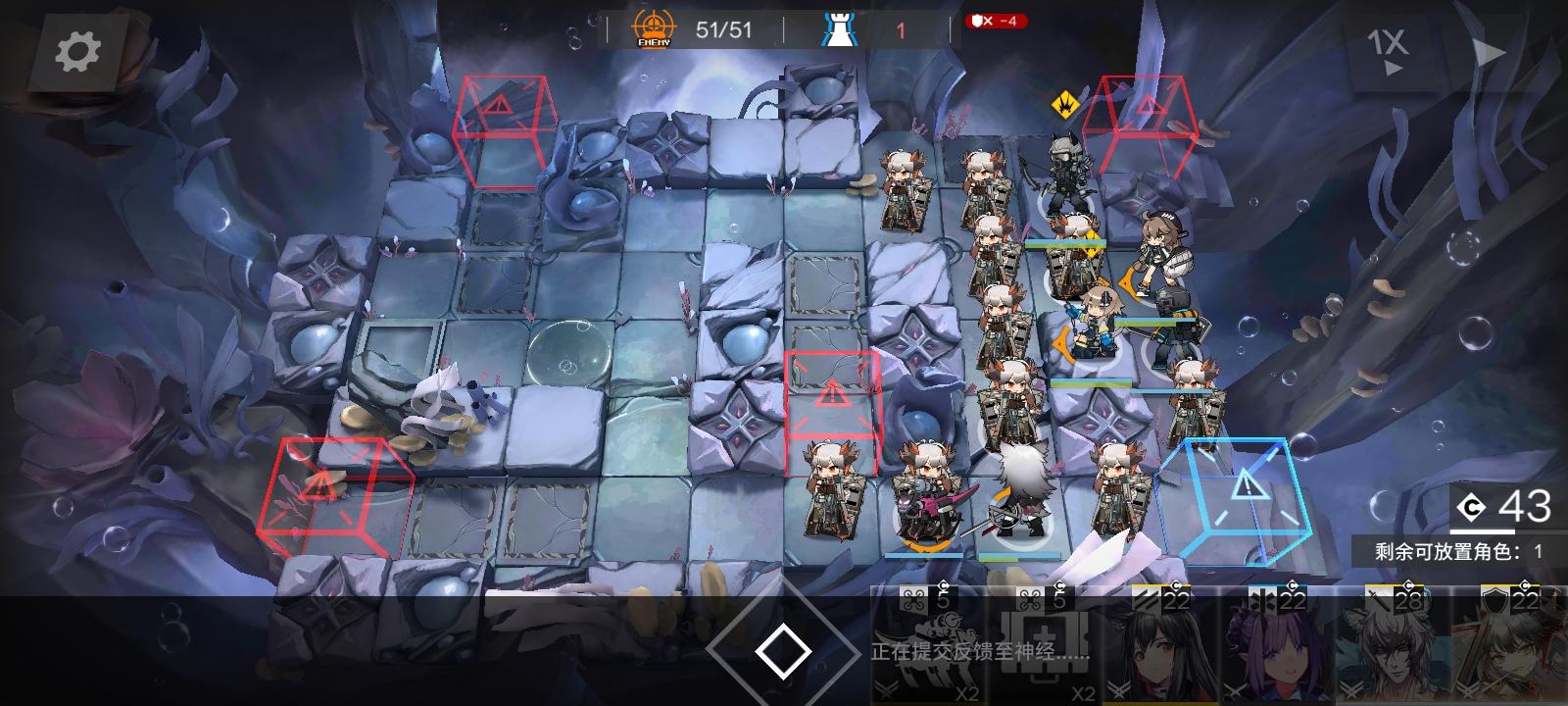Screen dimensions: 1568x706
Task: Click the white rook life-point icon
Action: pos(841,28)
